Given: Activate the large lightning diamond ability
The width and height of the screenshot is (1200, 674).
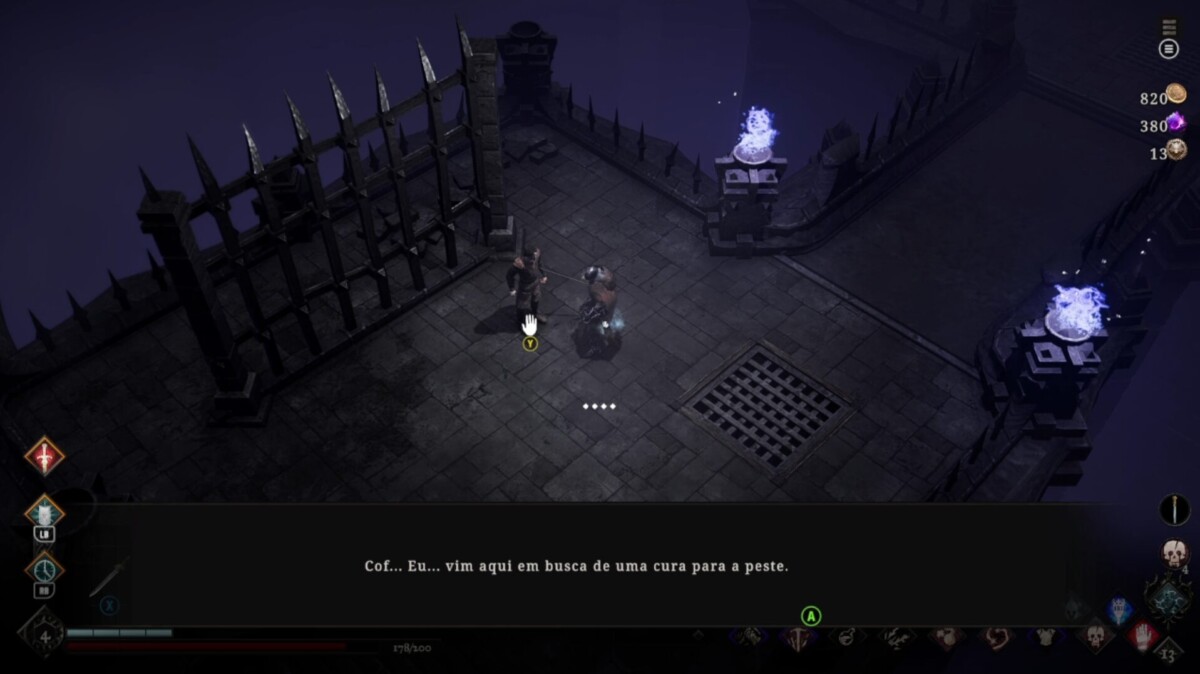Looking at the screenshot, I should (1167, 603).
